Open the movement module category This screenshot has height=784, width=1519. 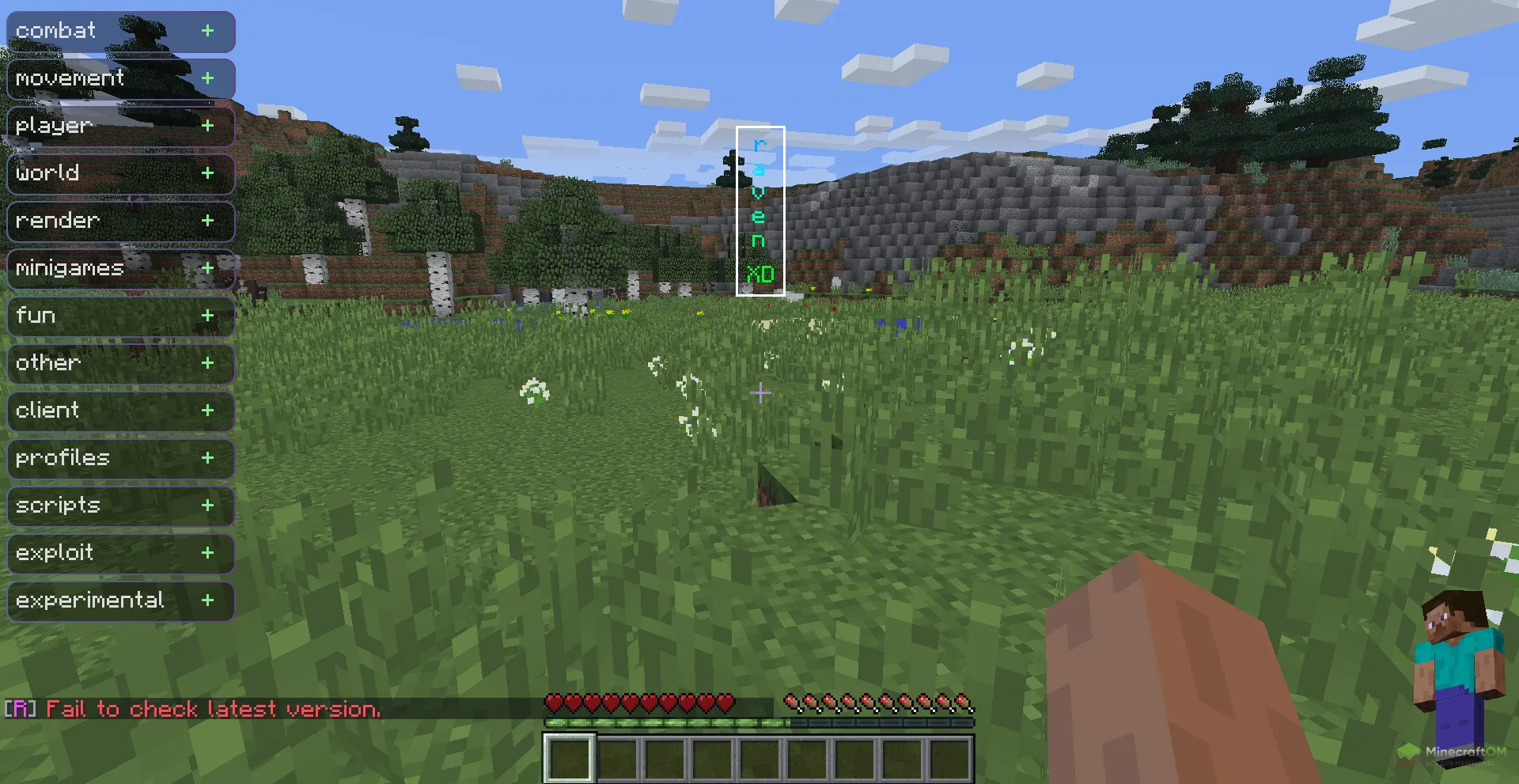pos(207,78)
